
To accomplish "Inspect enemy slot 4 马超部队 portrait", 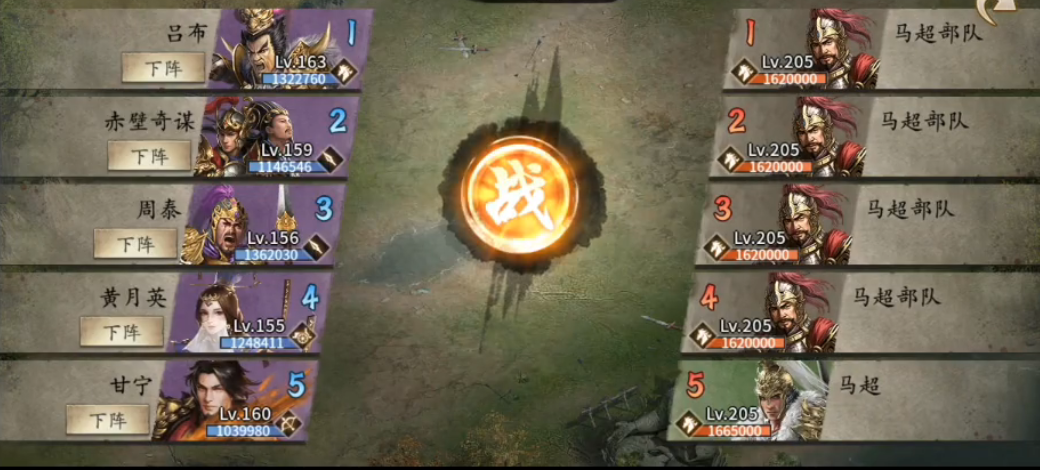I will coord(800,308).
